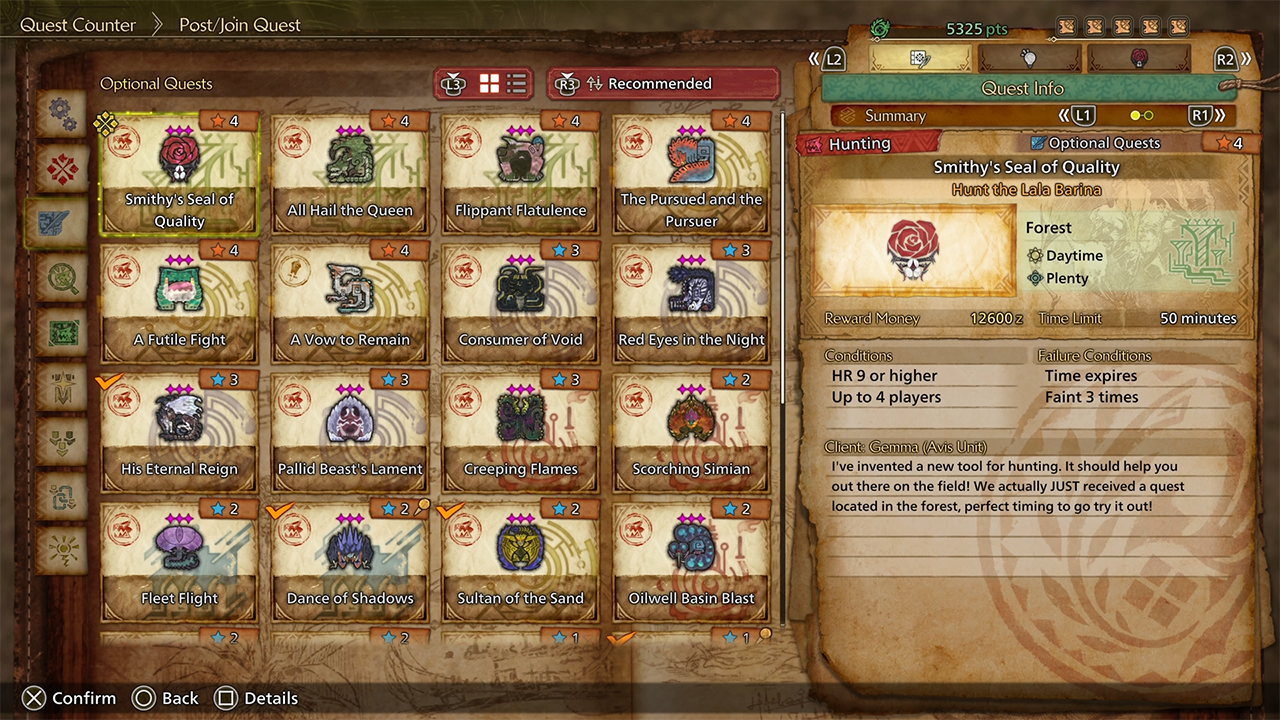1280x720 pixels.
Task: Switch to the lightbulb info tab
Action: pos(1028,59)
